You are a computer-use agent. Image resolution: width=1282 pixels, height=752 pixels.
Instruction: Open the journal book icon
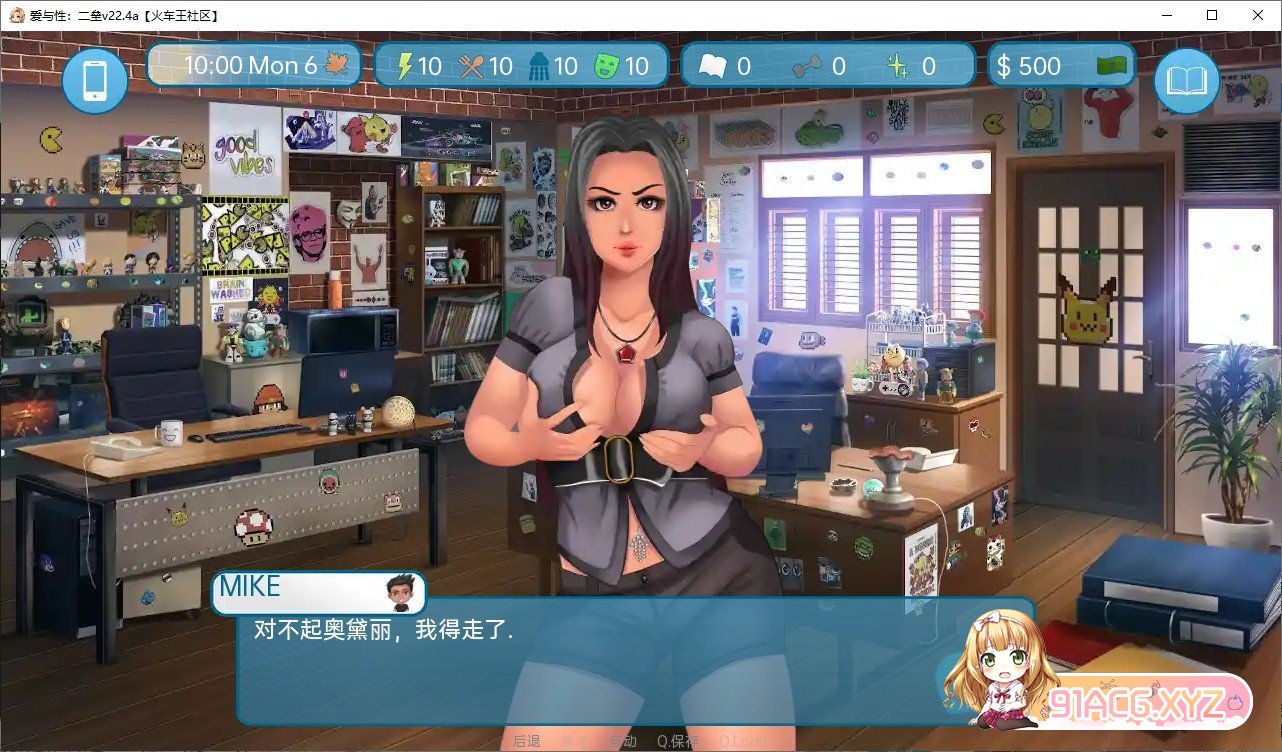pos(1186,79)
